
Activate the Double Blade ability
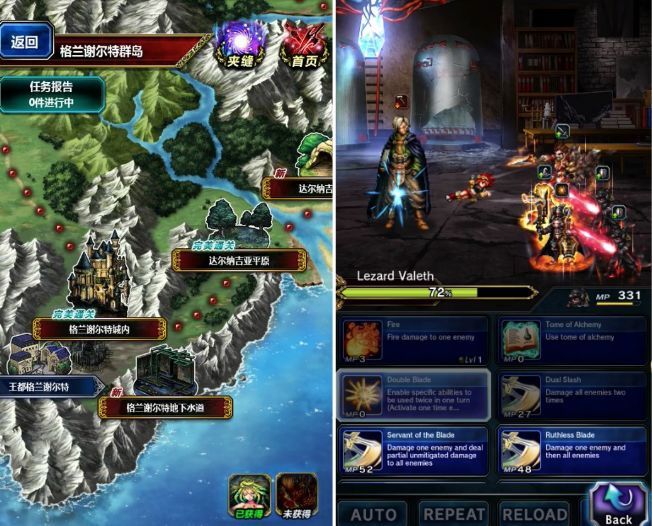(414, 394)
